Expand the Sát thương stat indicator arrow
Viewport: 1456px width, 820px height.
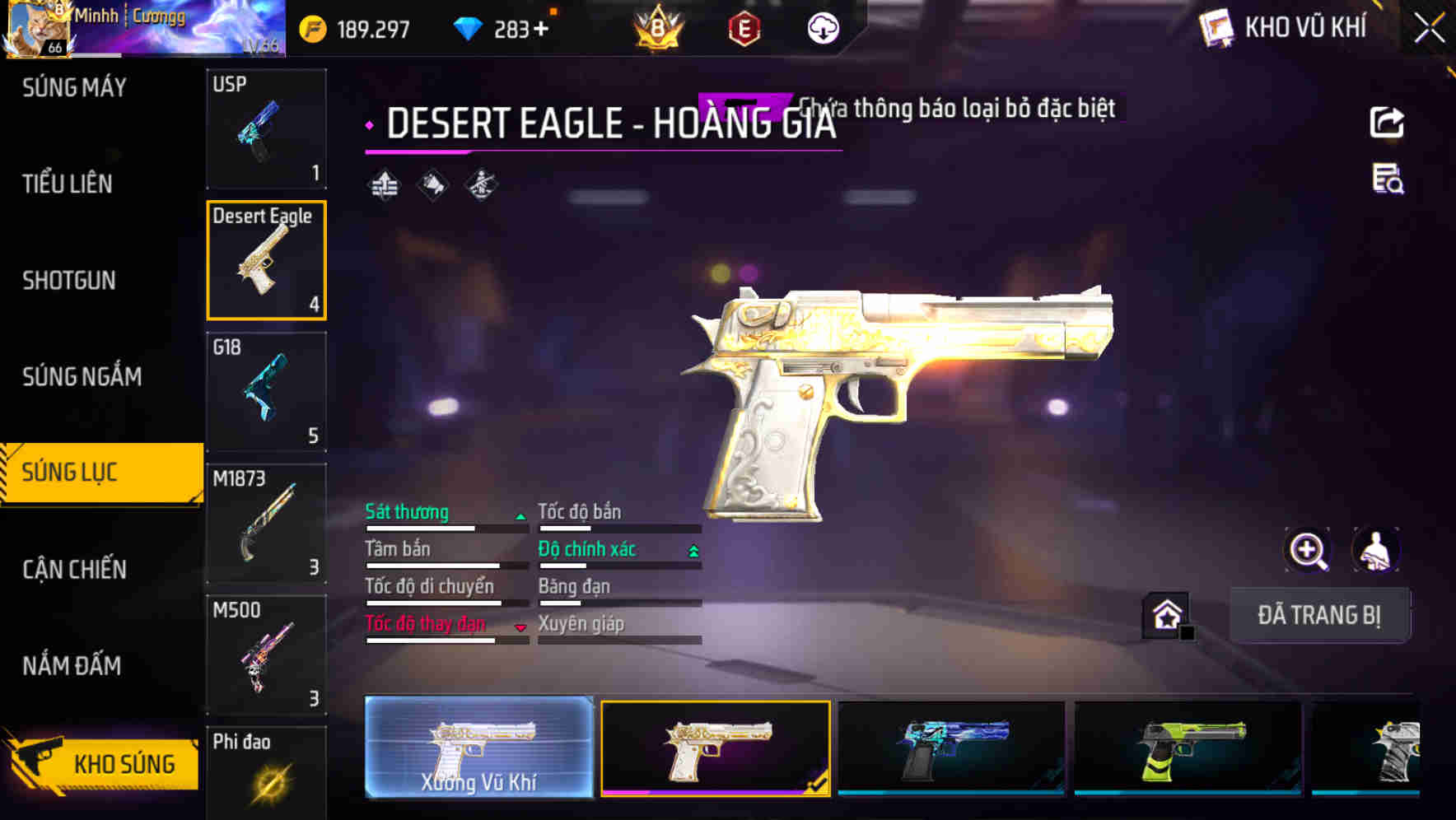click(x=520, y=517)
